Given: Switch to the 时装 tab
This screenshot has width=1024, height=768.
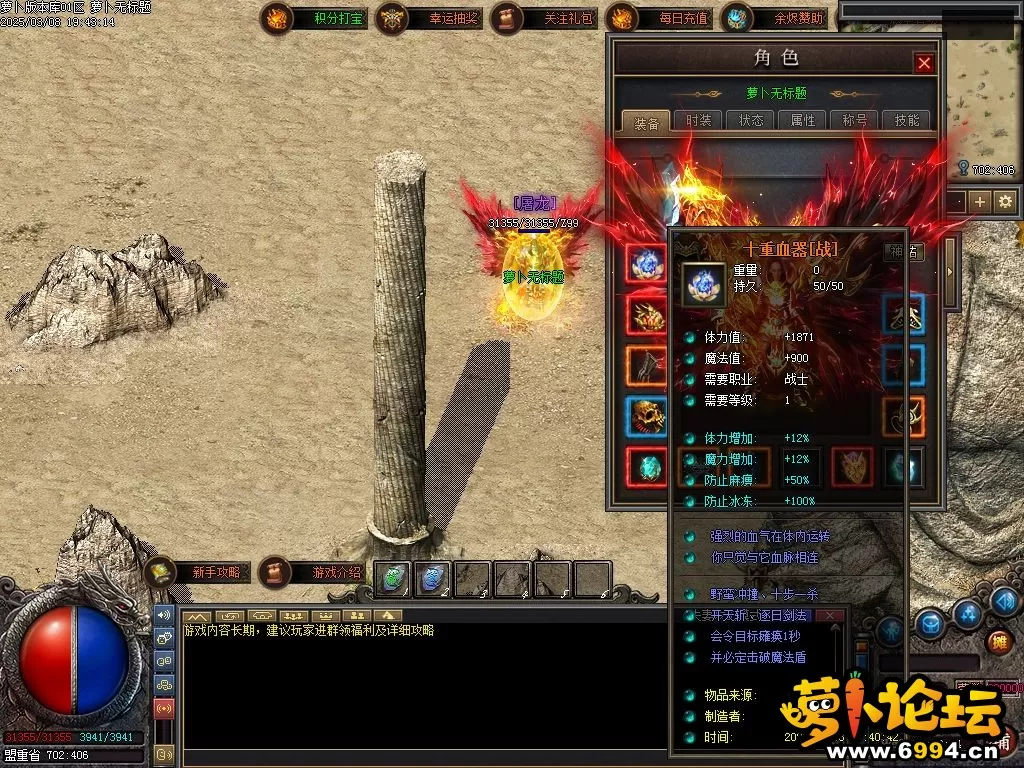Looking at the screenshot, I should click(x=698, y=120).
